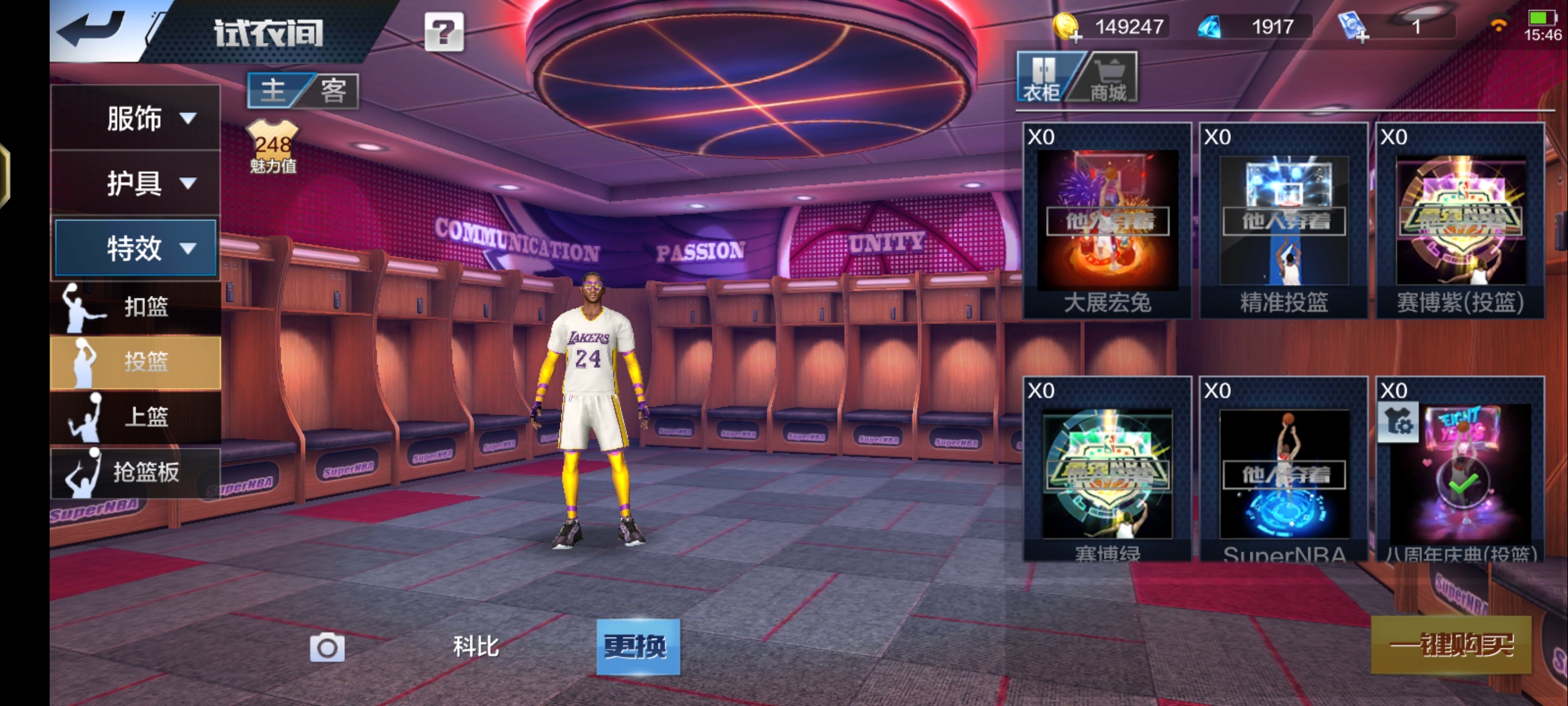The width and height of the screenshot is (1568, 706).
Task: Pick the 精准投篮 effect item
Action: click(x=1284, y=221)
